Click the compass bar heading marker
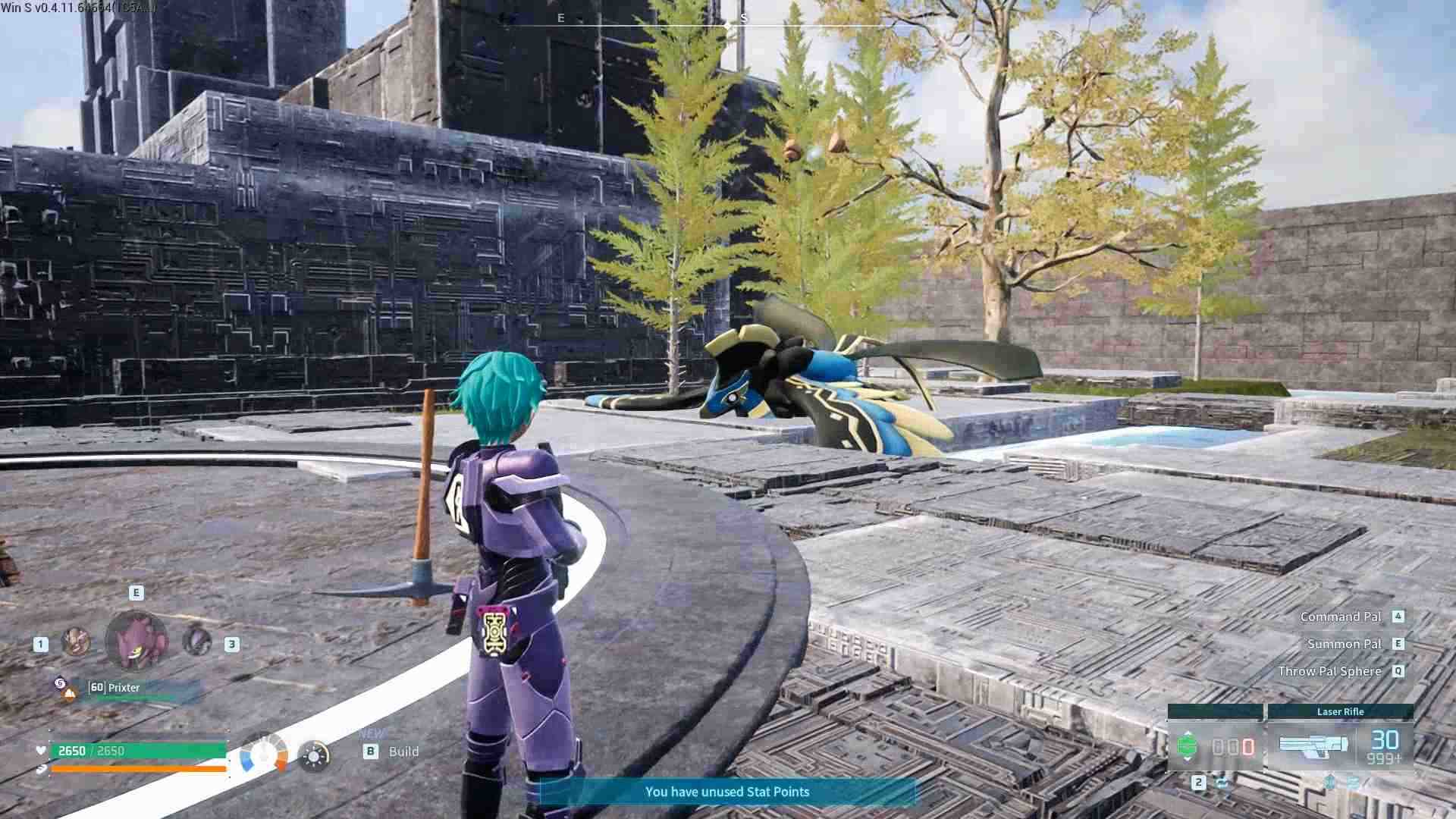Image resolution: width=1456 pixels, height=819 pixels. [728, 26]
